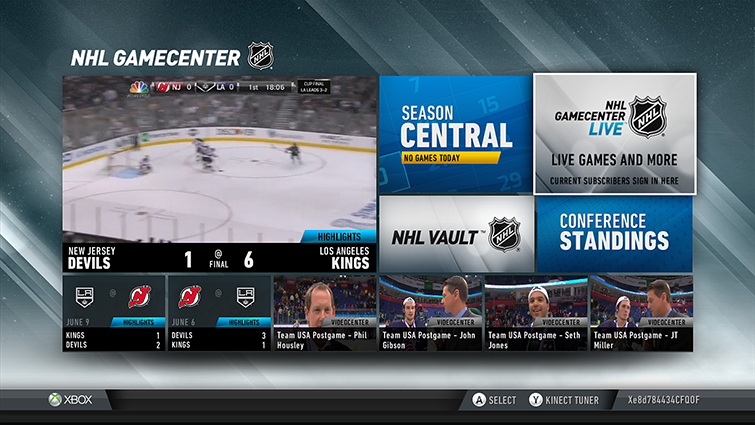The width and height of the screenshot is (755, 425).
Task: Watch Team USA Postgame Phil Housley video
Action: (325, 313)
